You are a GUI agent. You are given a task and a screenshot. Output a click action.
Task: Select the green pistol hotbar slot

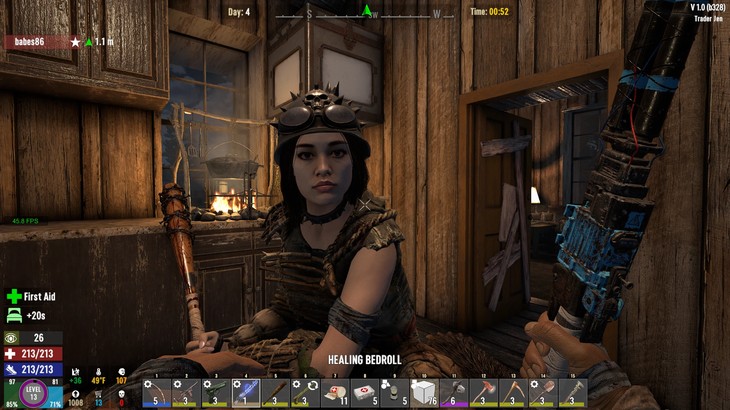click(215, 391)
